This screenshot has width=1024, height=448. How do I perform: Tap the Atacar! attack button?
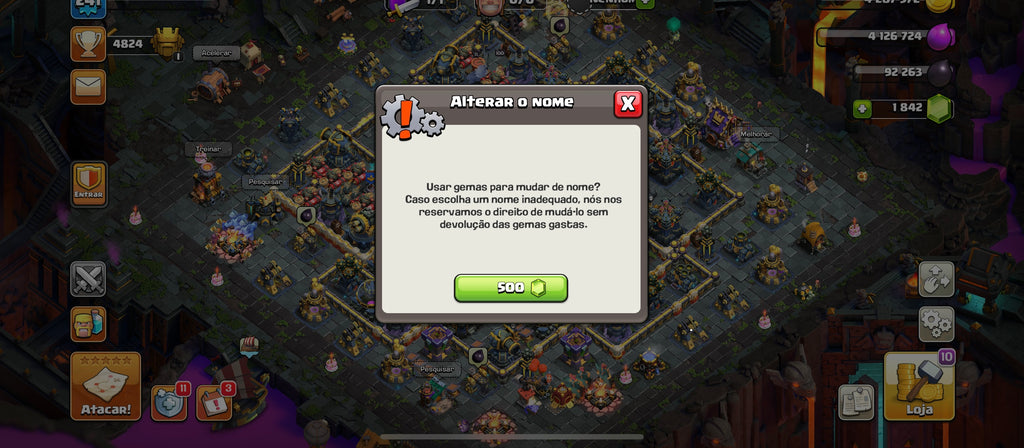105,386
